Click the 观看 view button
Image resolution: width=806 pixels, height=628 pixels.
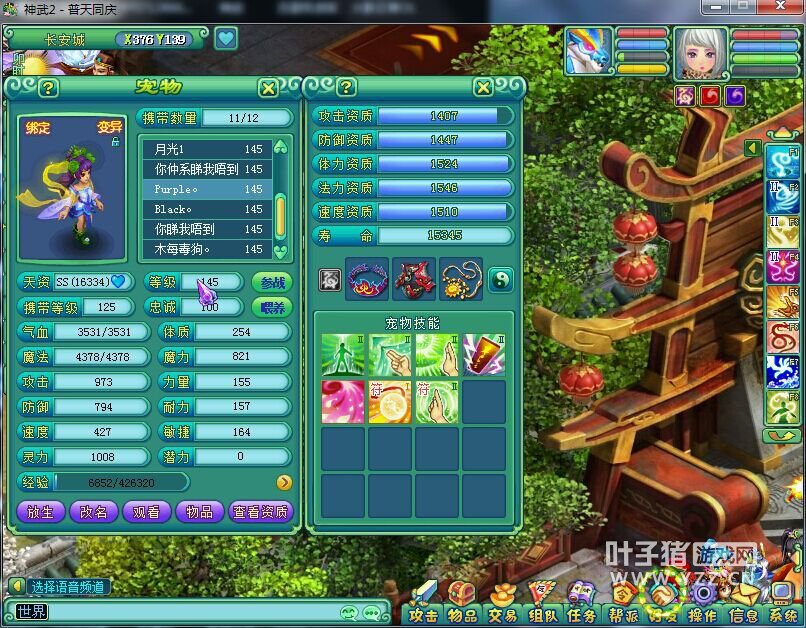point(146,511)
